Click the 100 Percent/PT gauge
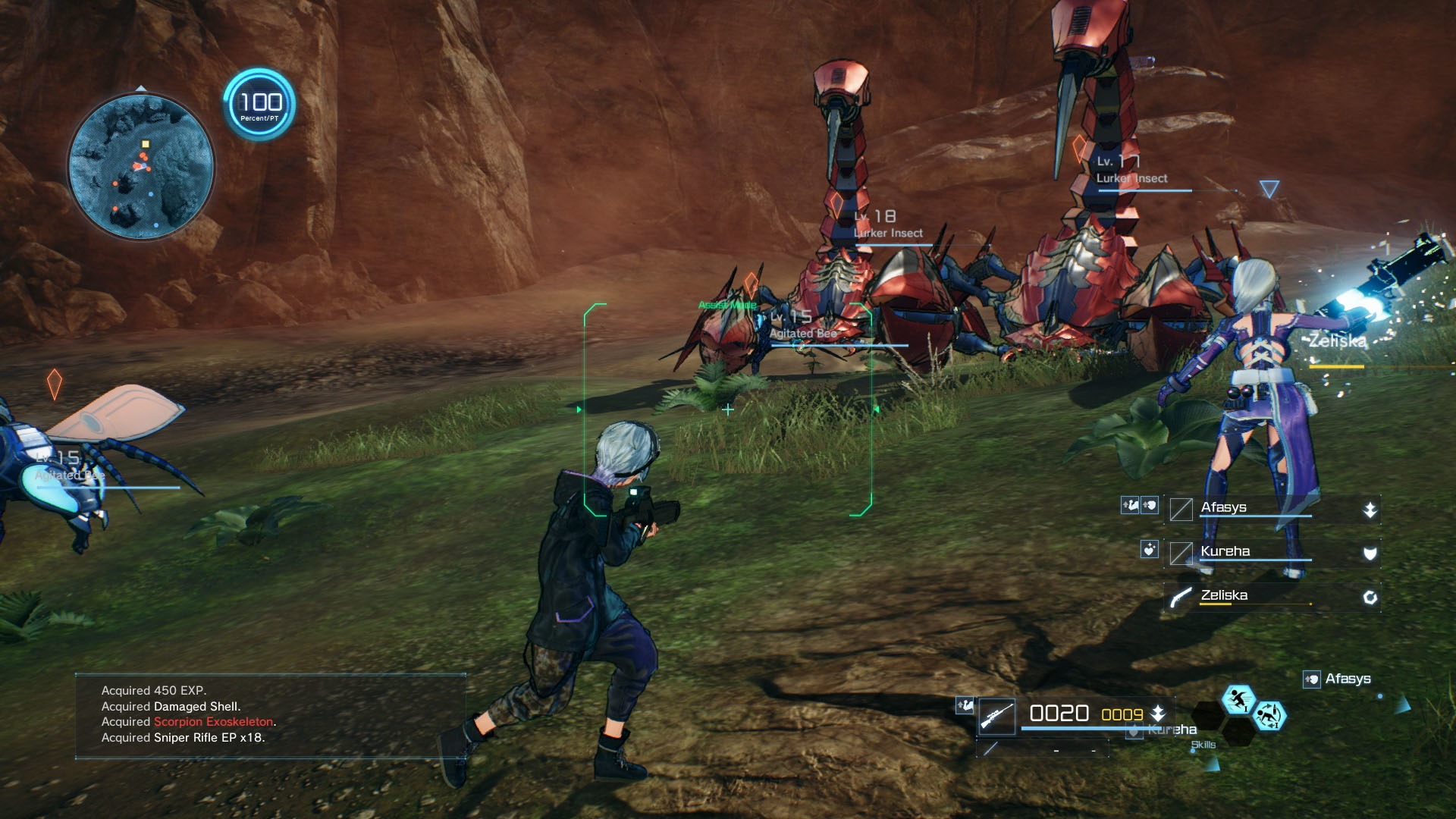This screenshot has width=1456, height=819. pyautogui.click(x=259, y=105)
